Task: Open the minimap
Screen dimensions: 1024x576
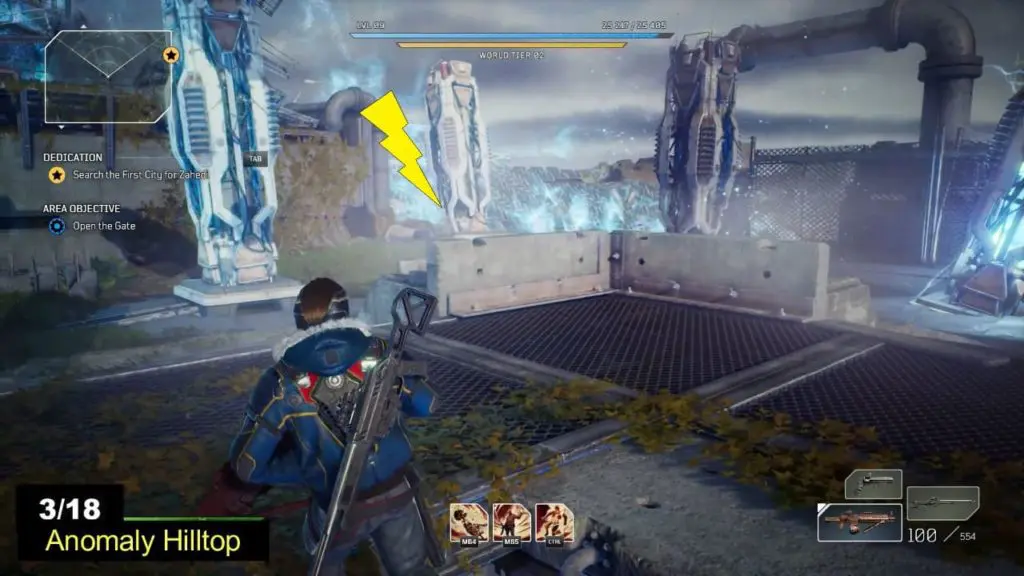Action: [x=109, y=77]
